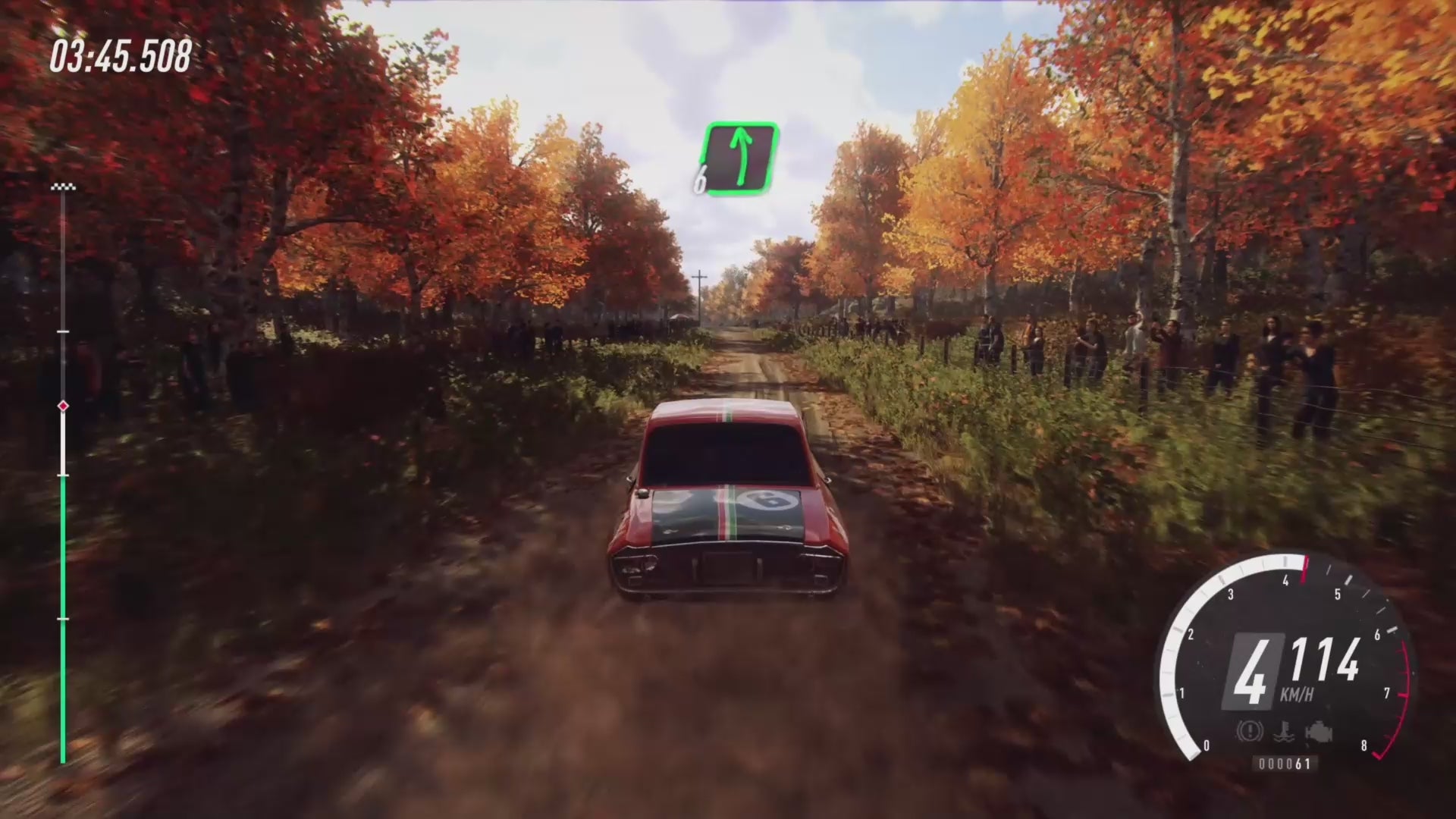Click the checkered finish flag on the progress bar
The image size is (1456, 819).
63,187
